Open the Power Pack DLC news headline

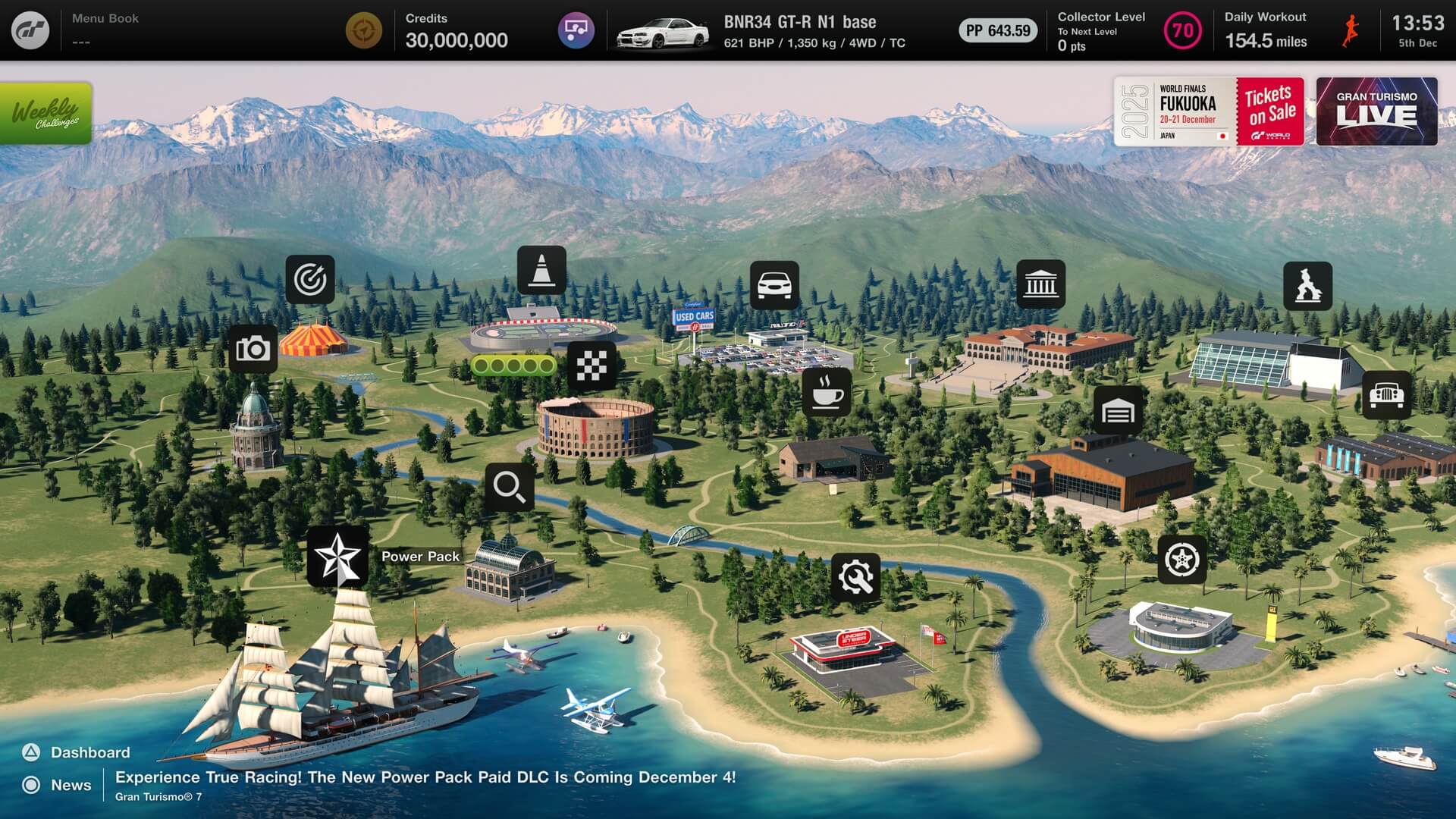point(425,777)
